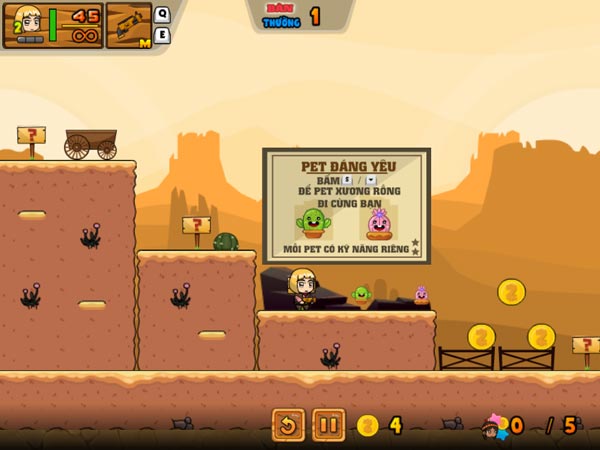600x450 pixels.
Task: Pause the game with the pause button
Action: [x=328, y=425]
